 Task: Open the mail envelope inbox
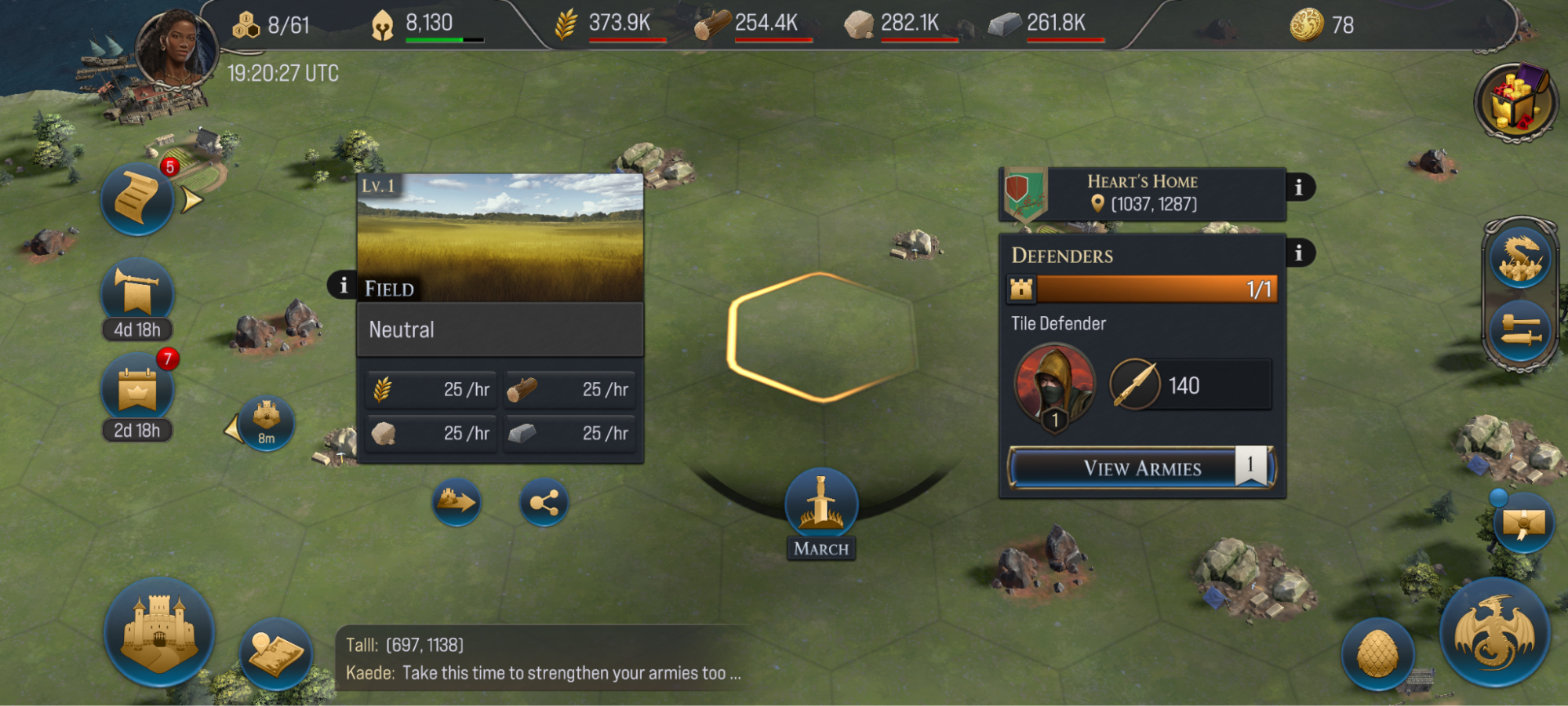point(1523,522)
